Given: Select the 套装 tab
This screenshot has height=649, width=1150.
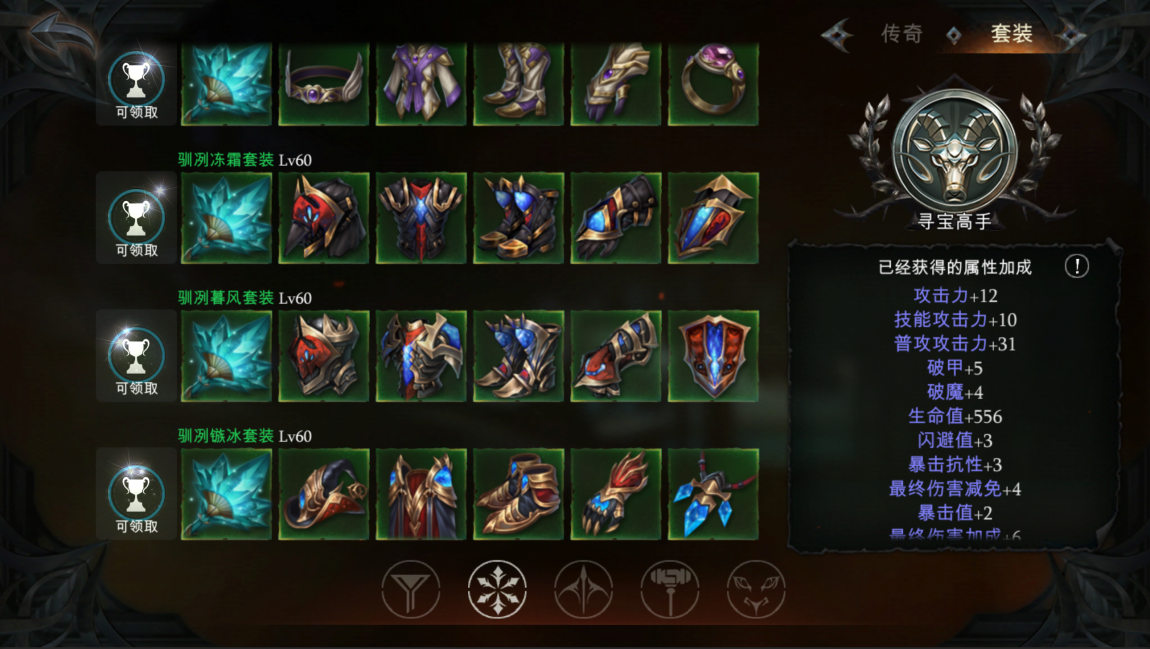Looking at the screenshot, I should point(1011,34).
